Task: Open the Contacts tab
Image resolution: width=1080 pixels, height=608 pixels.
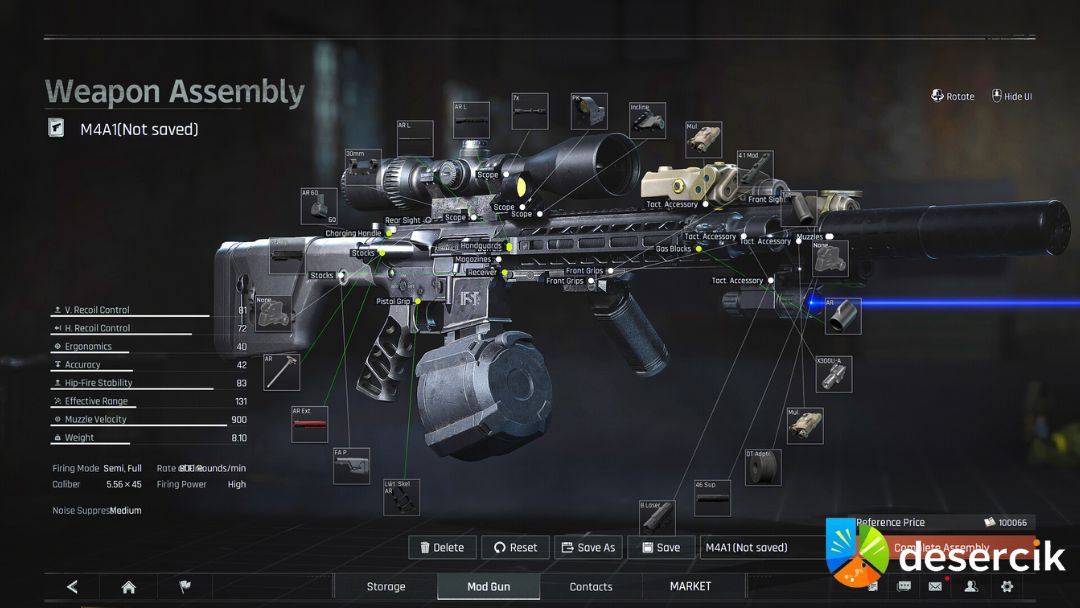Action: pyautogui.click(x=591, y=586)
